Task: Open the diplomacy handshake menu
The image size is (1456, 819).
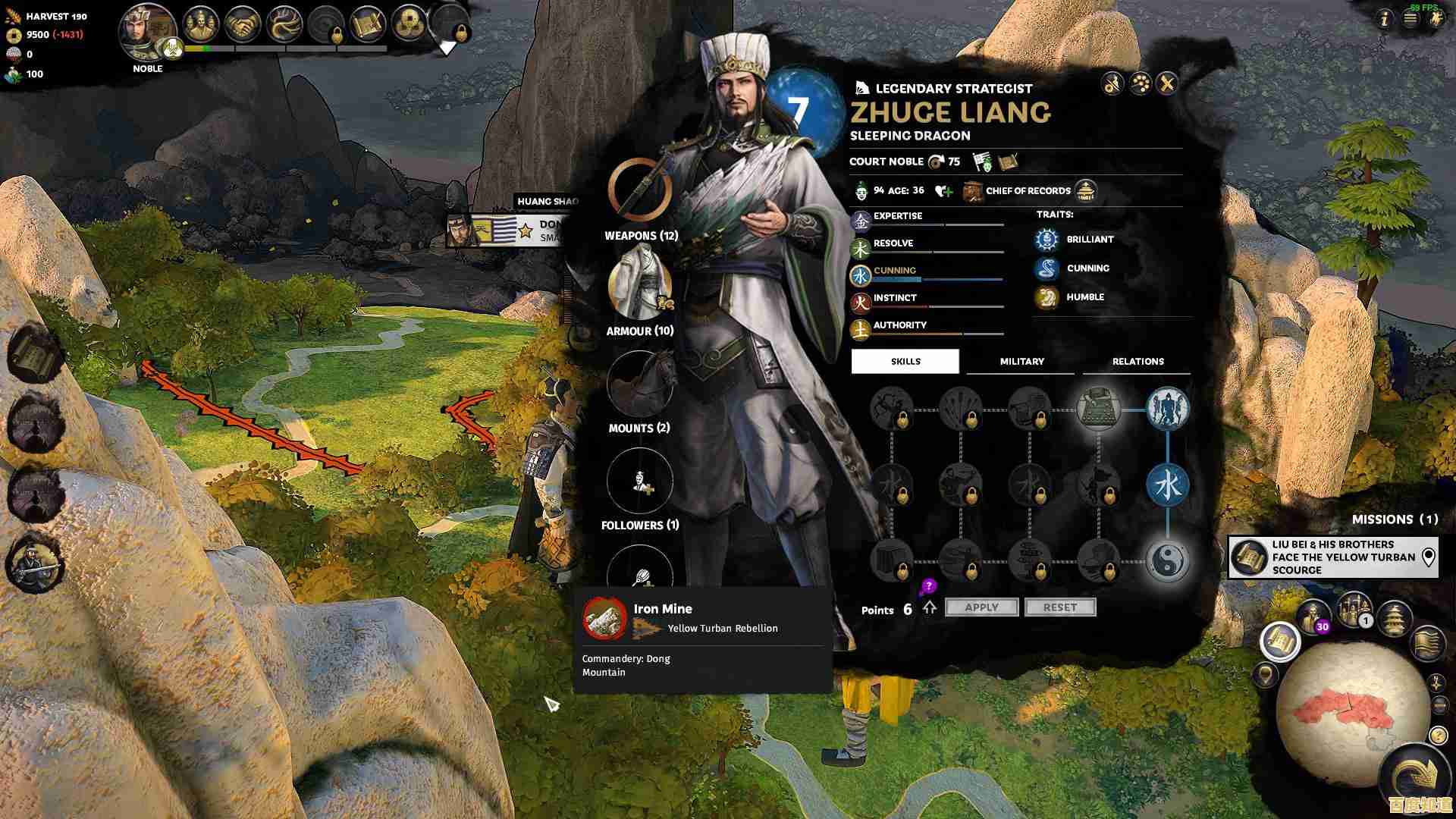Action: [x=243, y=26]
